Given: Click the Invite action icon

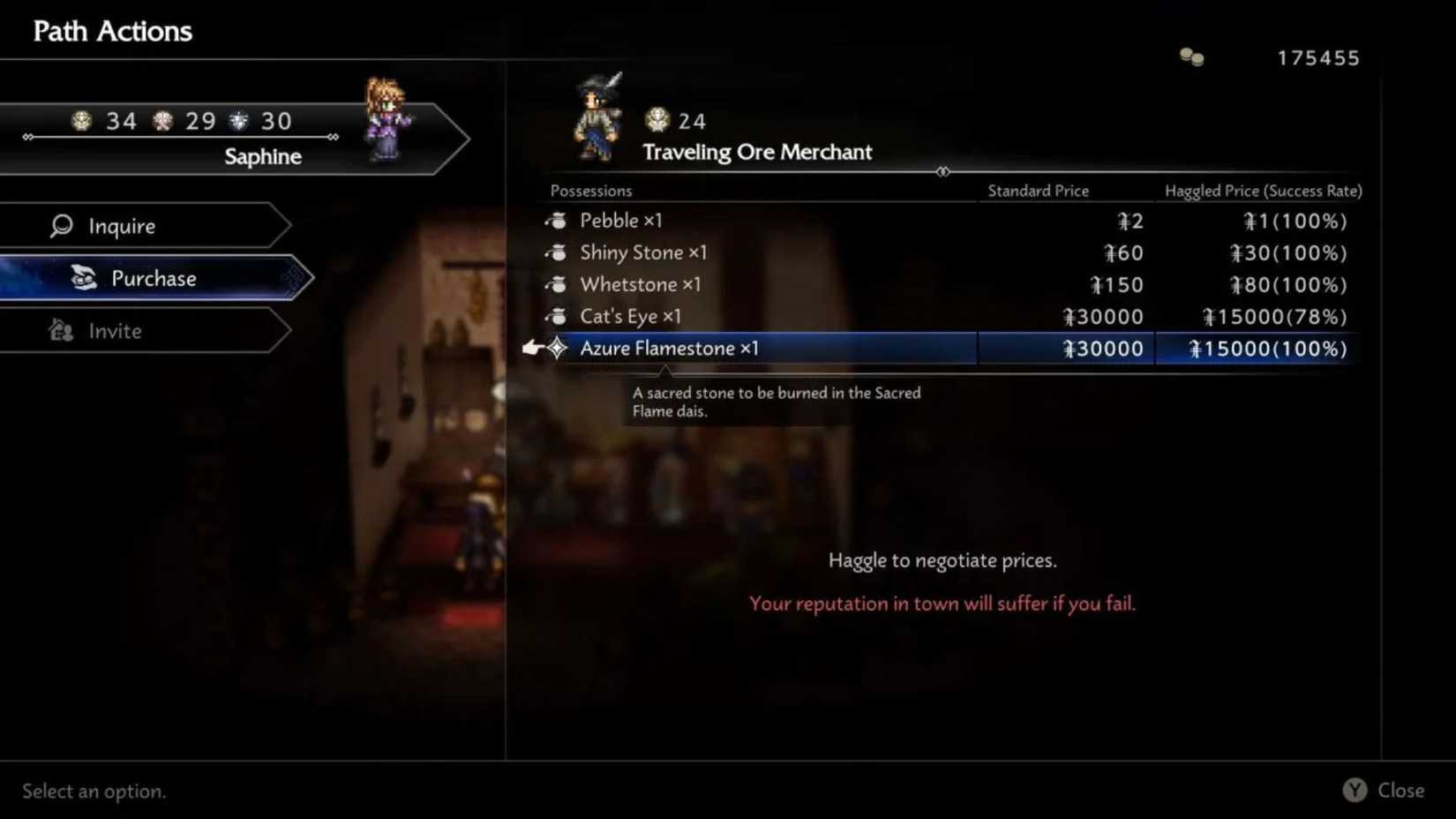Looking at the screenshot, I should [61, 331].
